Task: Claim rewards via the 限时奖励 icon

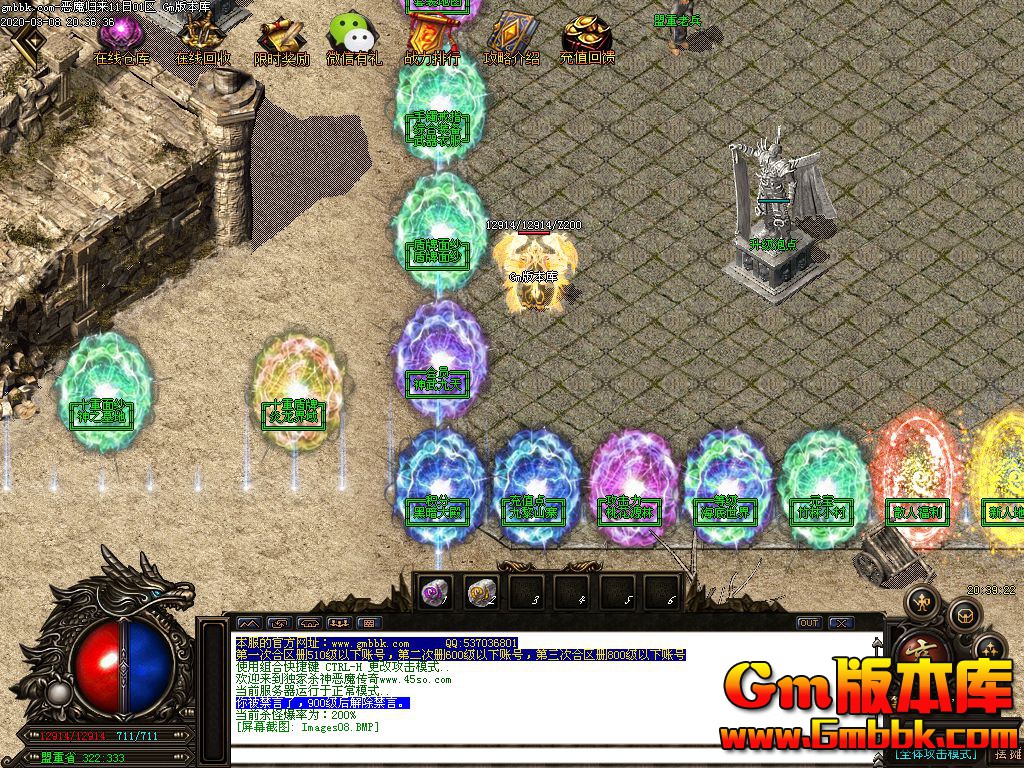Action: pos(281,39)
